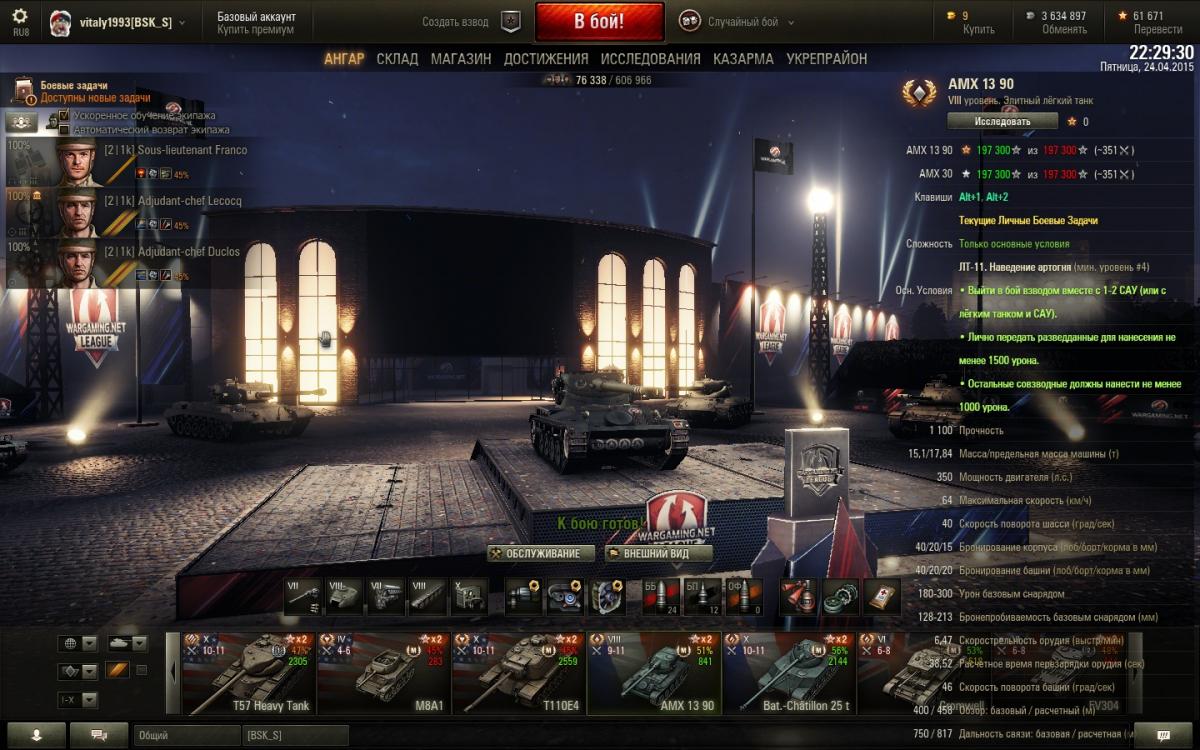
Task: Click Купить премиум under account type
Action: [255, 30]
